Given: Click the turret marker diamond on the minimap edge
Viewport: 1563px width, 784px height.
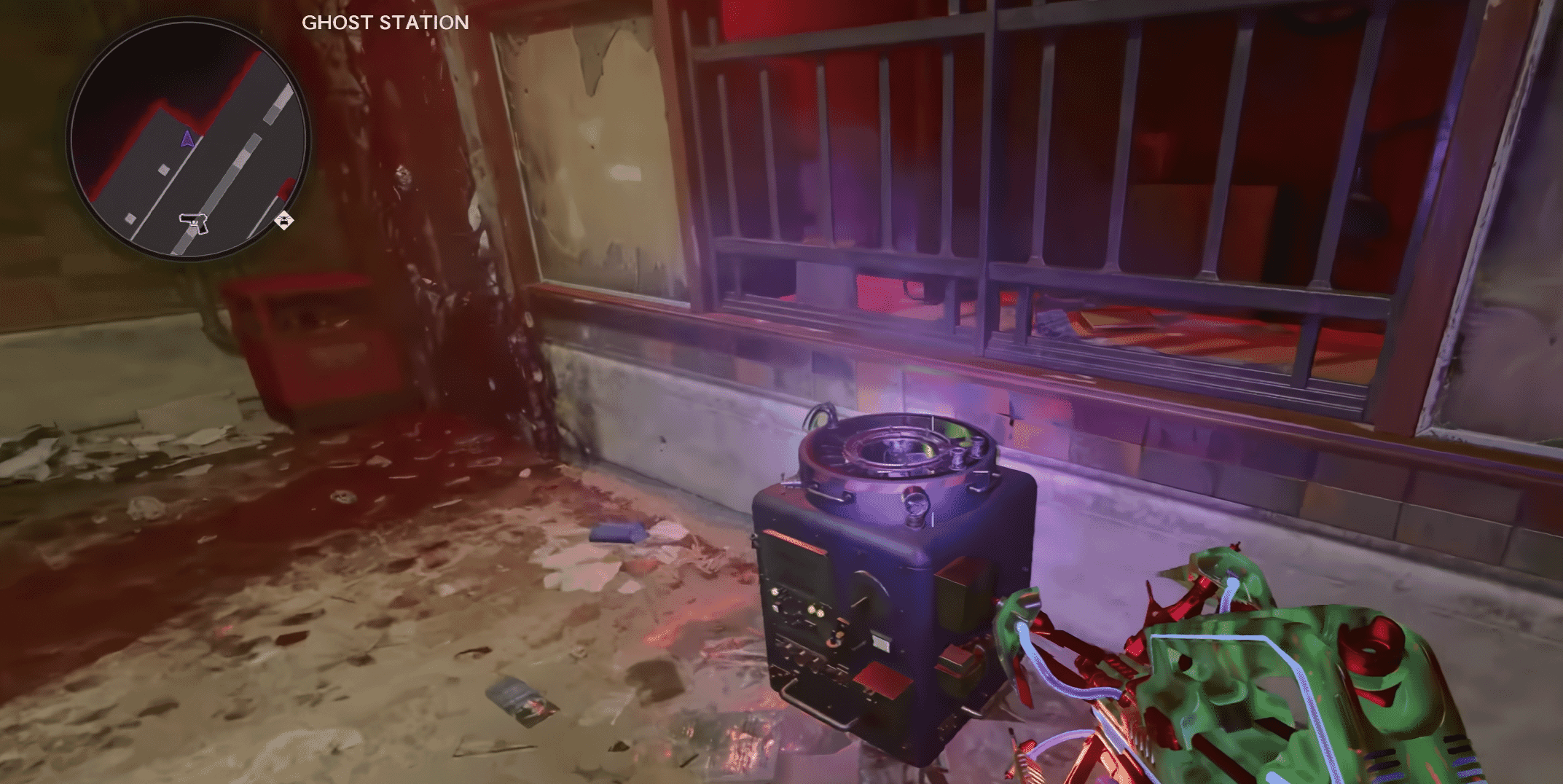Looking at the screenshot, I should tap(284, 220).
